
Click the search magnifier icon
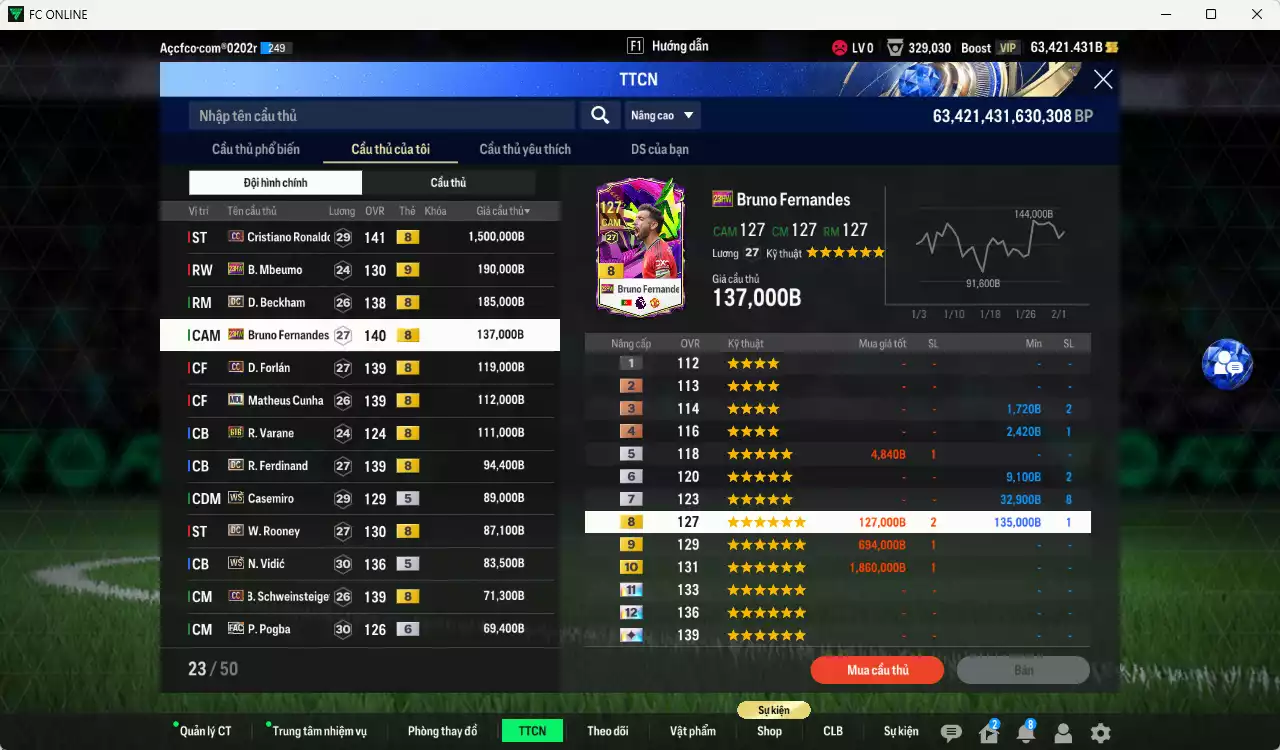click(x=599, y=115)
